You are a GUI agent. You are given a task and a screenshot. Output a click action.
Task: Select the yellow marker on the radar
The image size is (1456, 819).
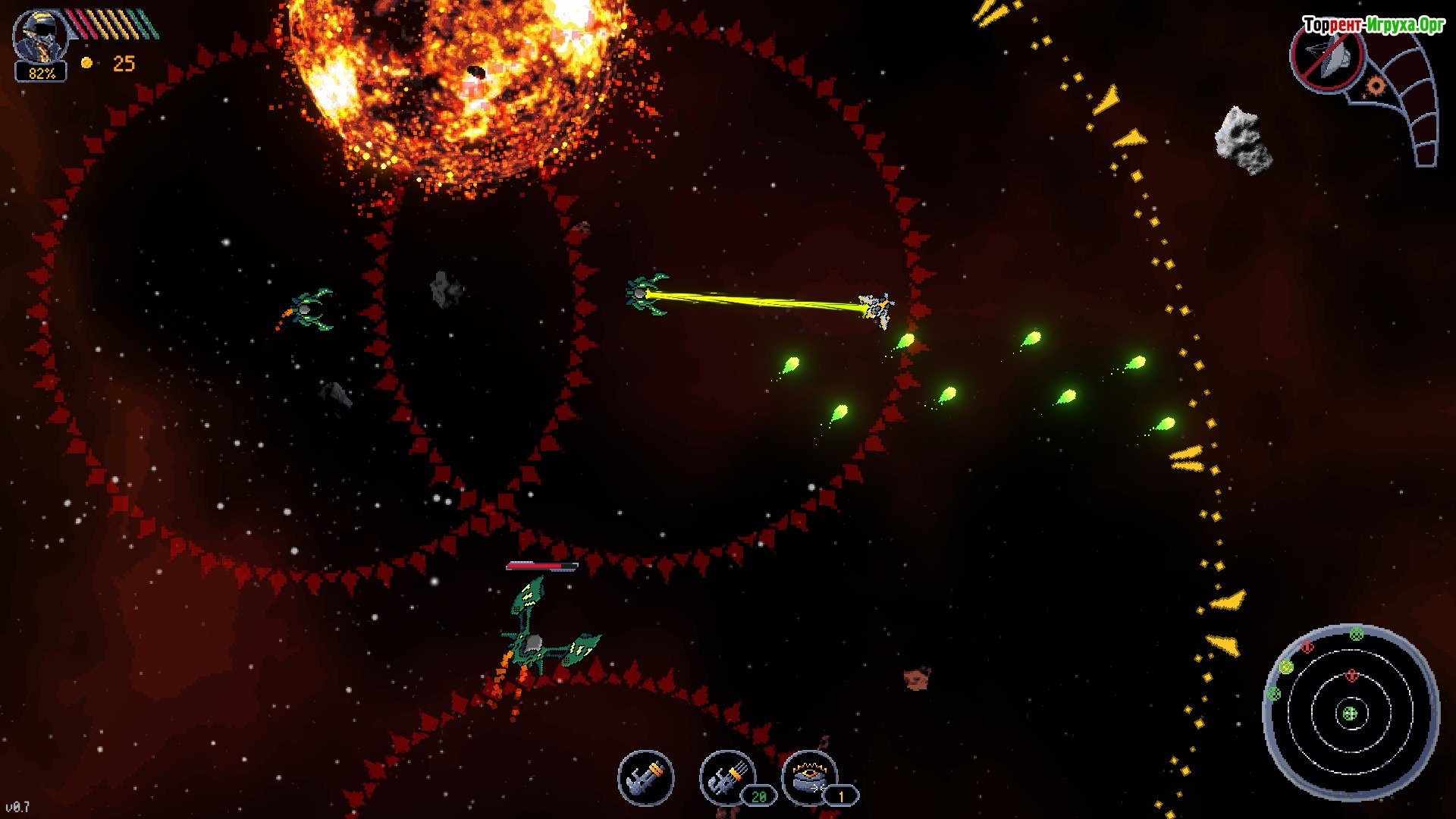coord(1286,667)
